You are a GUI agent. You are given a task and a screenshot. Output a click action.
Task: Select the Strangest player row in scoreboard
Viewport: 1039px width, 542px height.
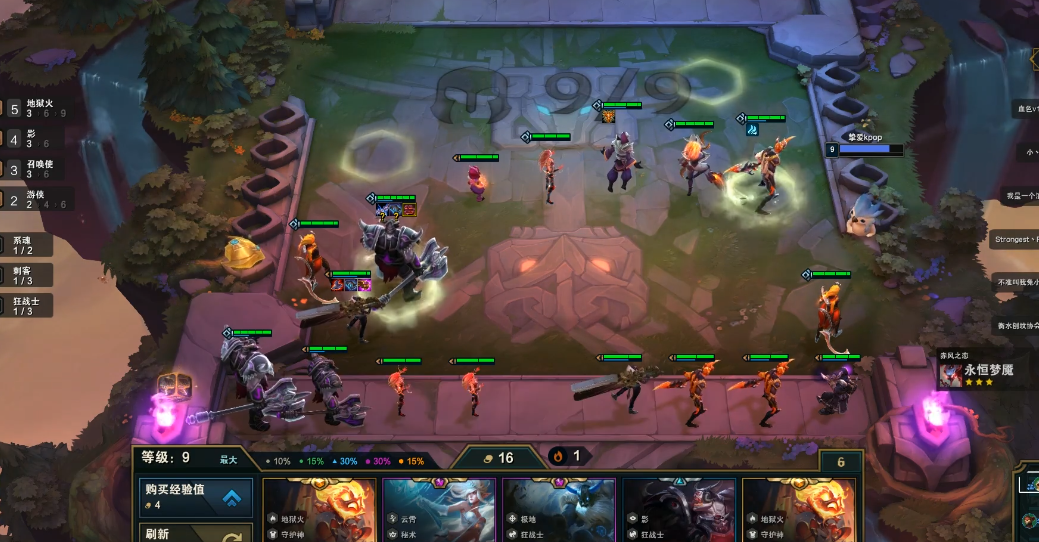click(x=1016, y=239)
